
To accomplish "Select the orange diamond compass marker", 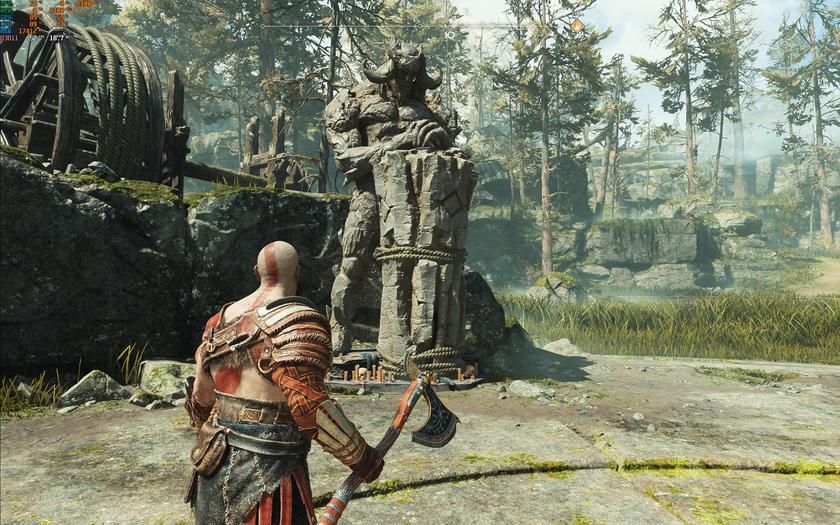I will (x=577, y=25).
